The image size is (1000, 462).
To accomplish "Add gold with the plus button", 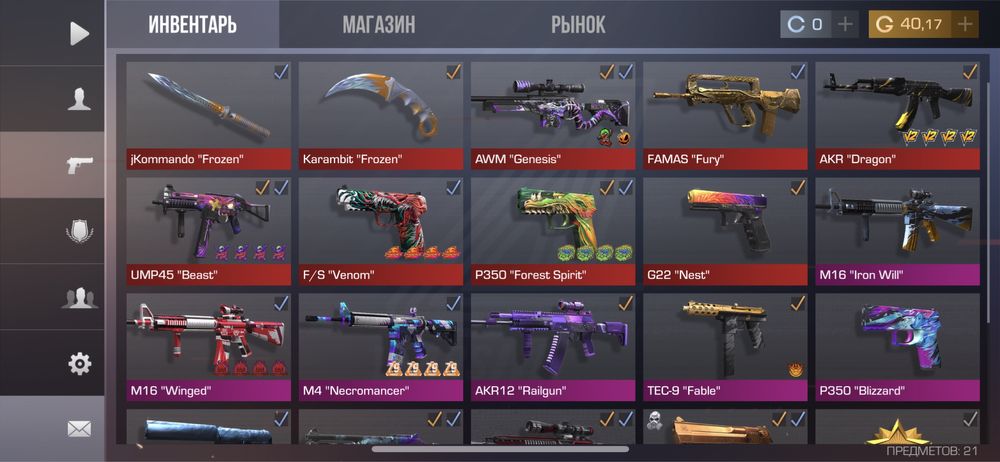I will coord(965,24).
